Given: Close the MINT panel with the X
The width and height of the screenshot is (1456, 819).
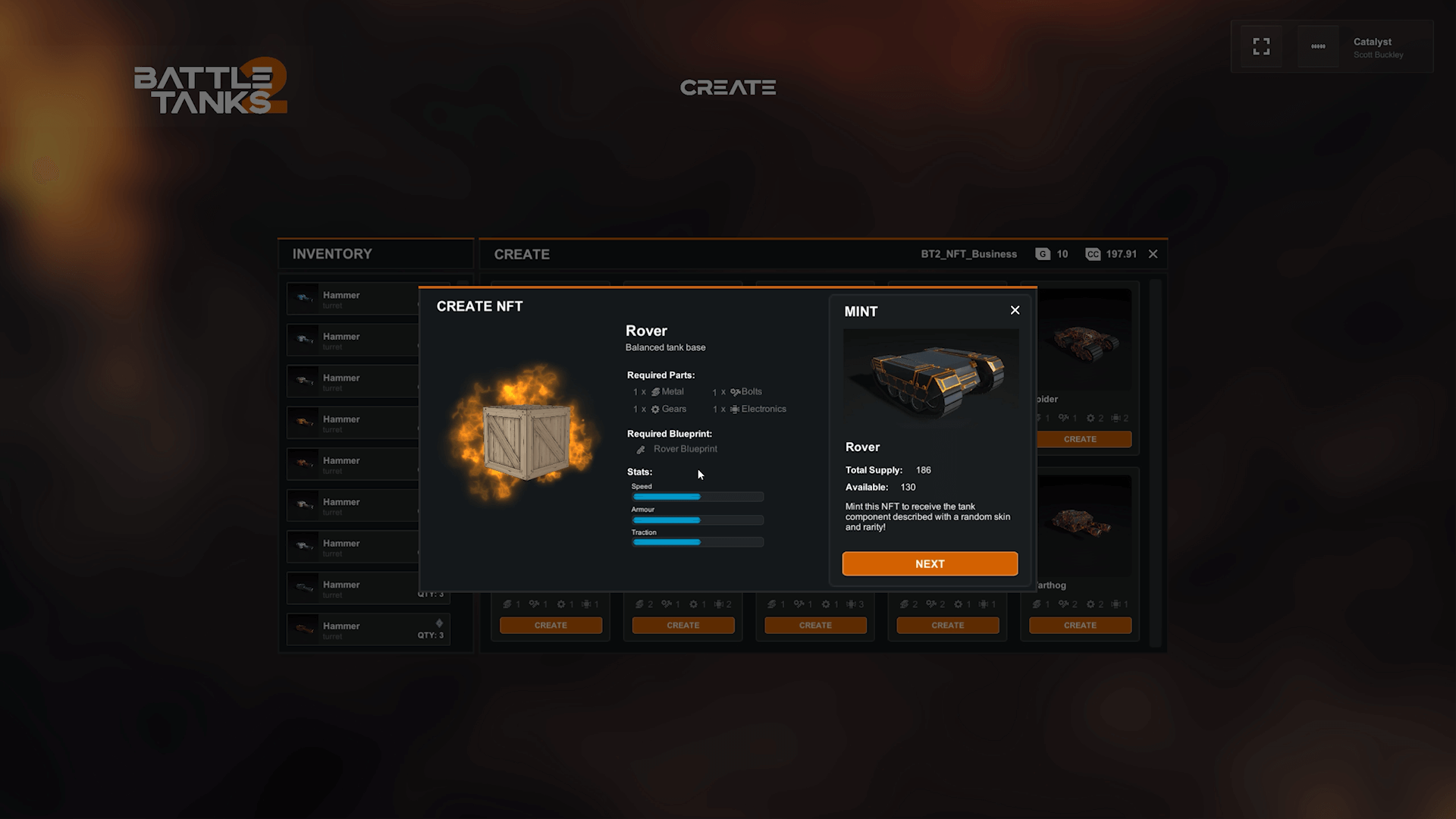Looking at the screenshot, I should click(x=1015, y=310).
